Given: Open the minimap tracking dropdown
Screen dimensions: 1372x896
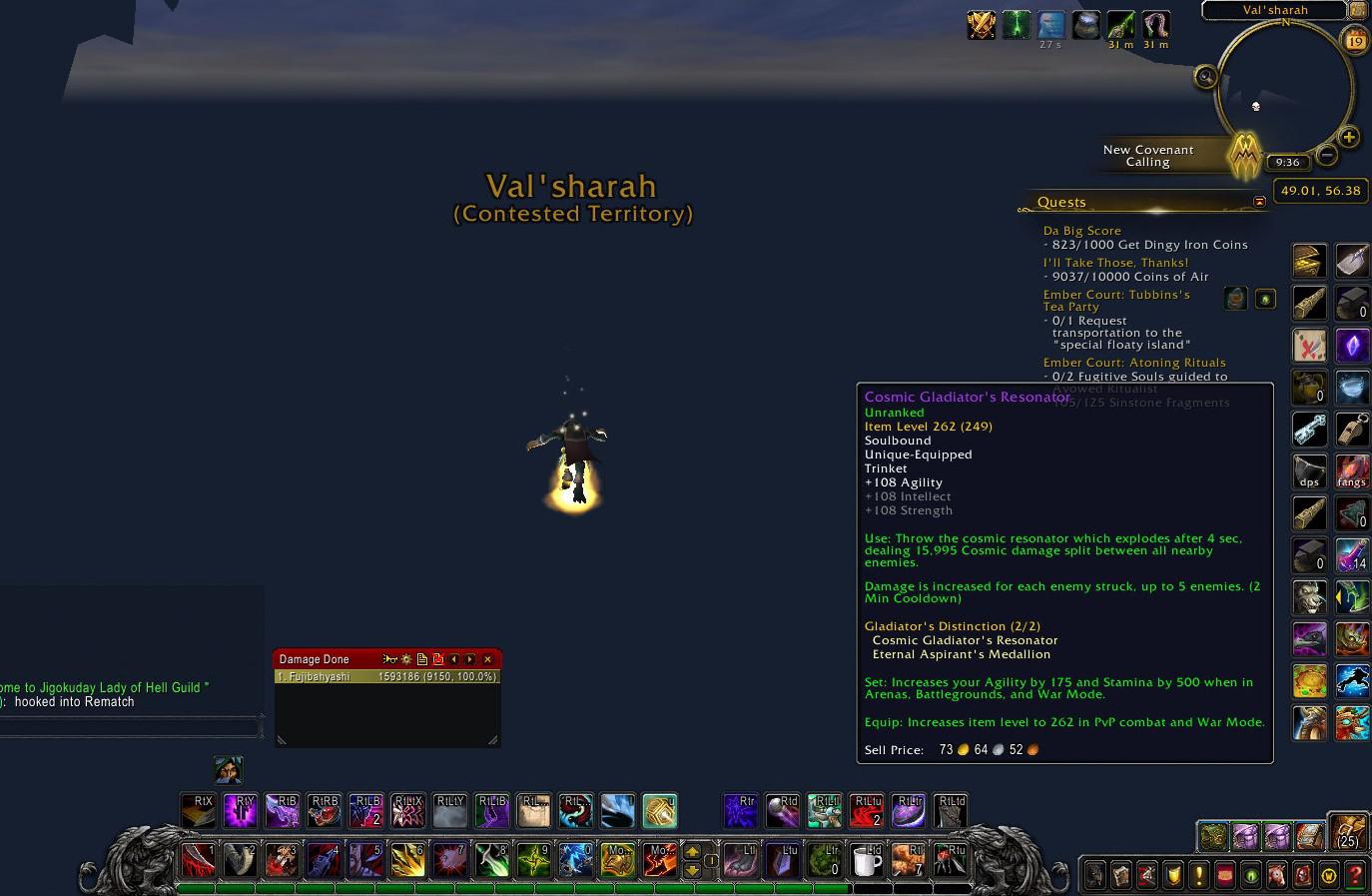Looking at the screenshot, I should (1205, 76).
